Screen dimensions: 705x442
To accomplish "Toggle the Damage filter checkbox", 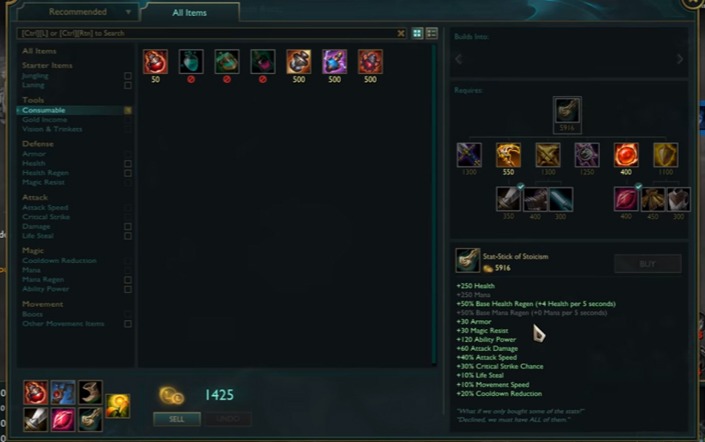I will pos(127,226).
